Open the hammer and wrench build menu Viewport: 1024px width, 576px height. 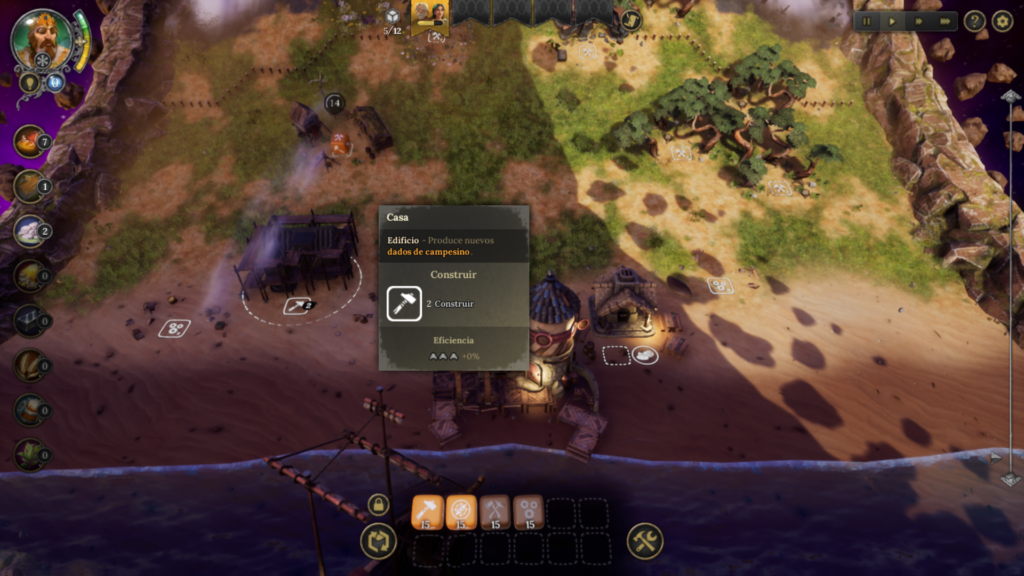point(645,541)
